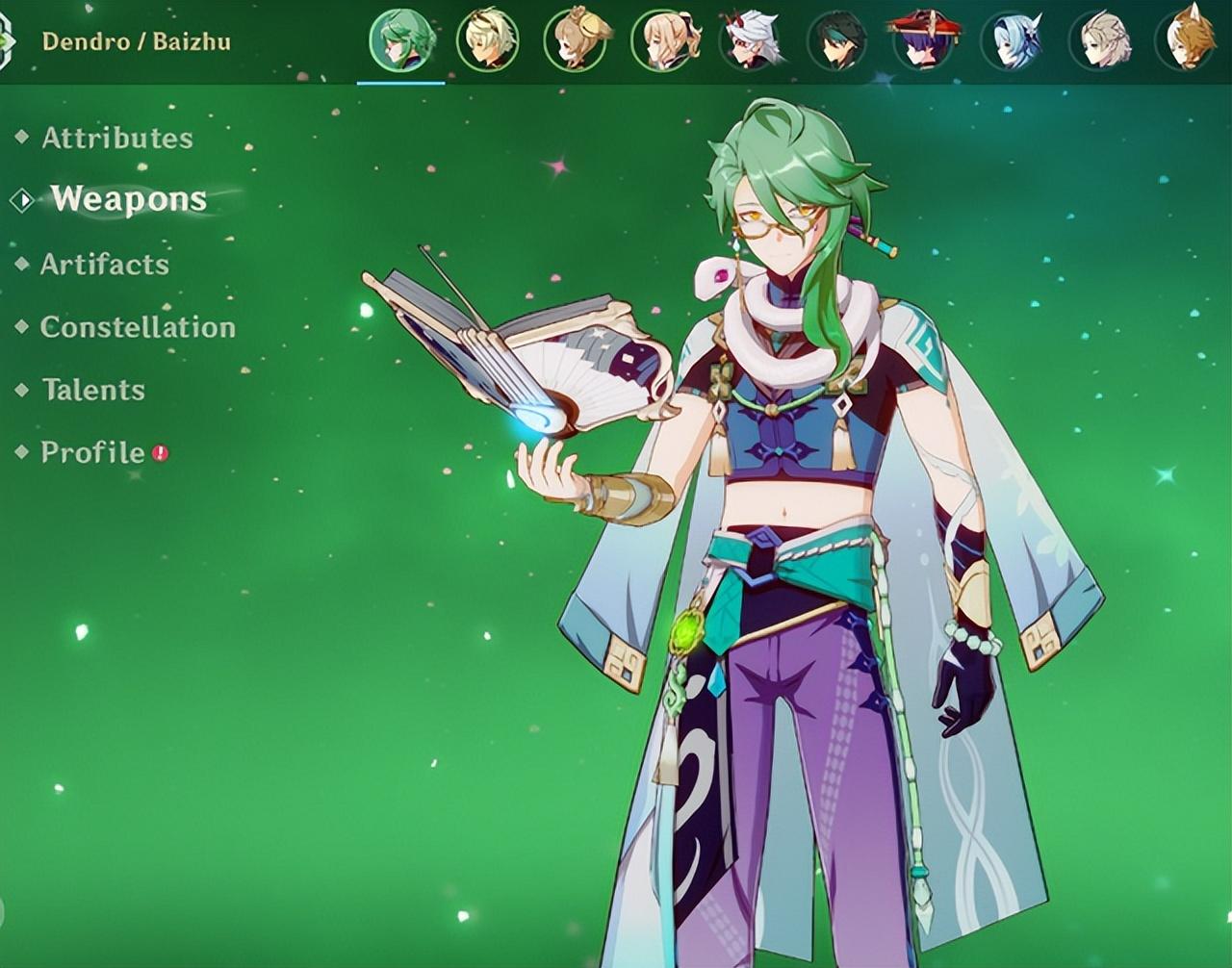Switch to pale-blond Albedo's portrait

point(1099,41)
